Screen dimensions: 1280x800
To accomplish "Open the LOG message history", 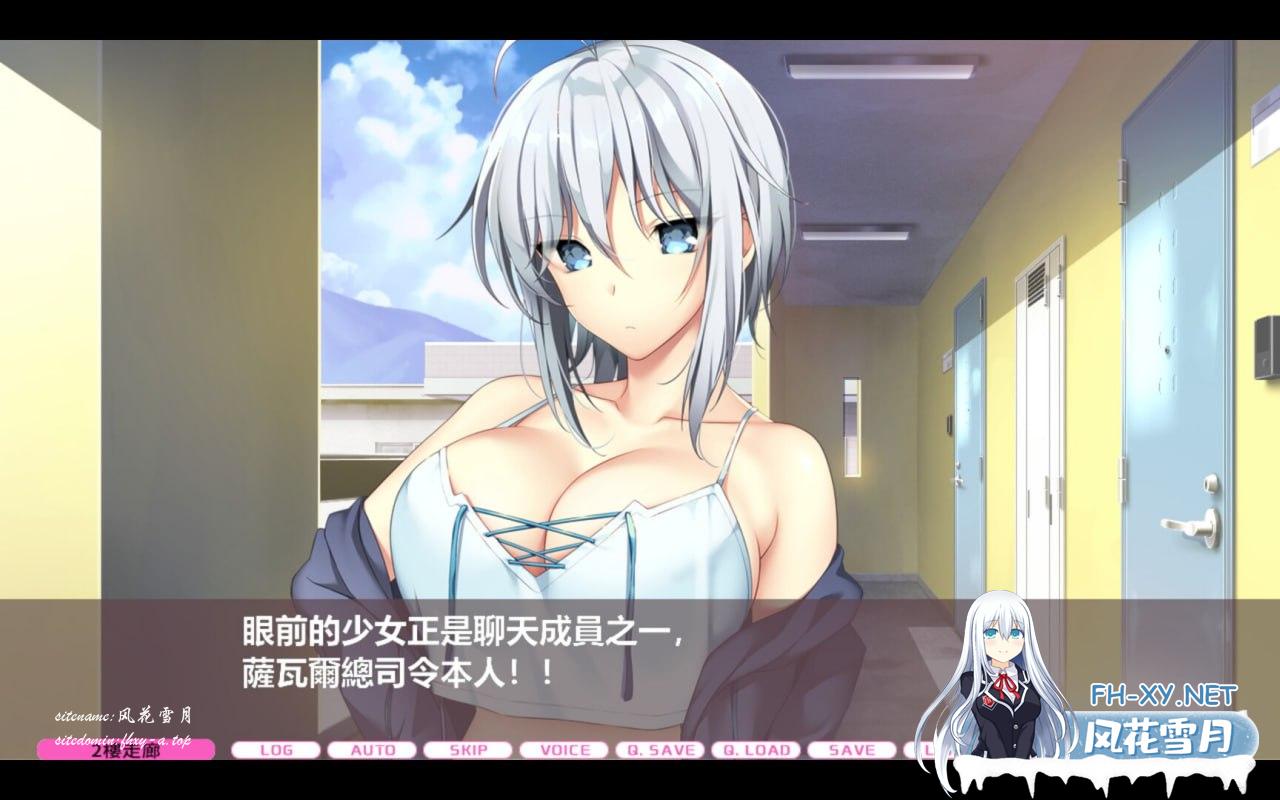I will [277, 750].
